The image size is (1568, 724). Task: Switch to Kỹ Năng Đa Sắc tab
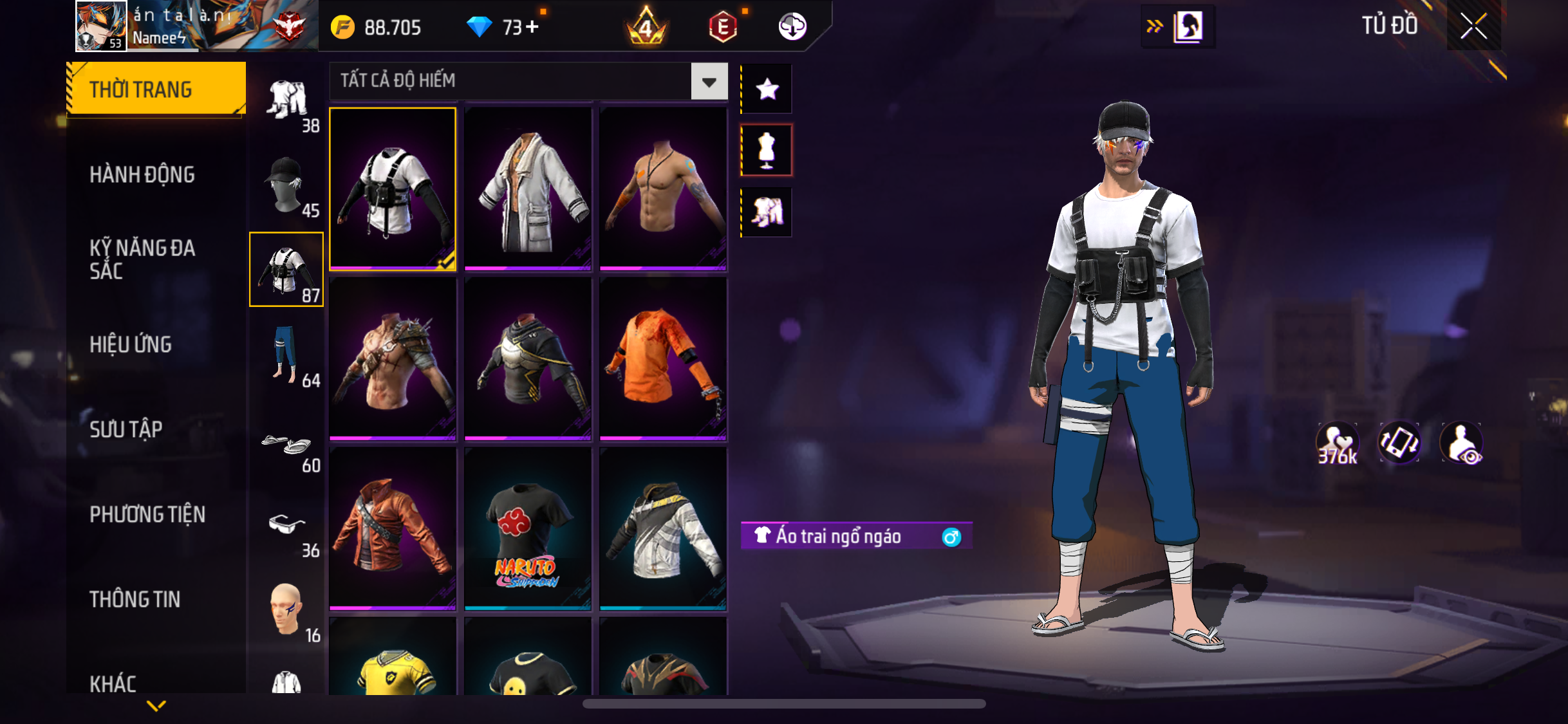pos(142,259)
